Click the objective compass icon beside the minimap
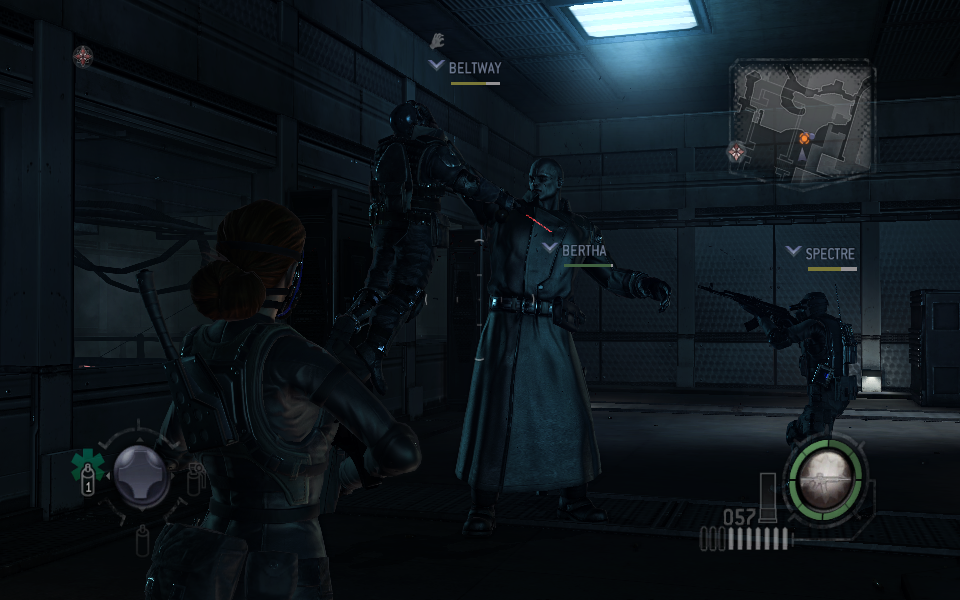960x600 pixels. click(737, 152)
